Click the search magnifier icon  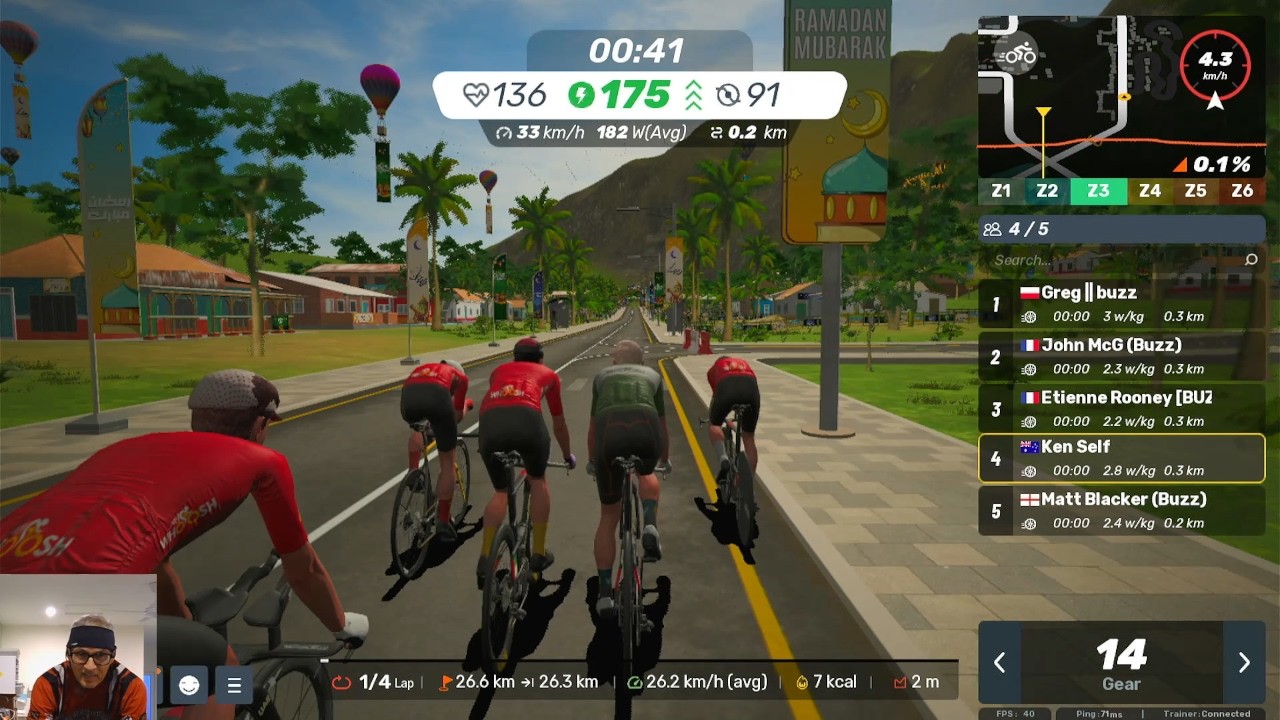click(x=1251, y=260)
